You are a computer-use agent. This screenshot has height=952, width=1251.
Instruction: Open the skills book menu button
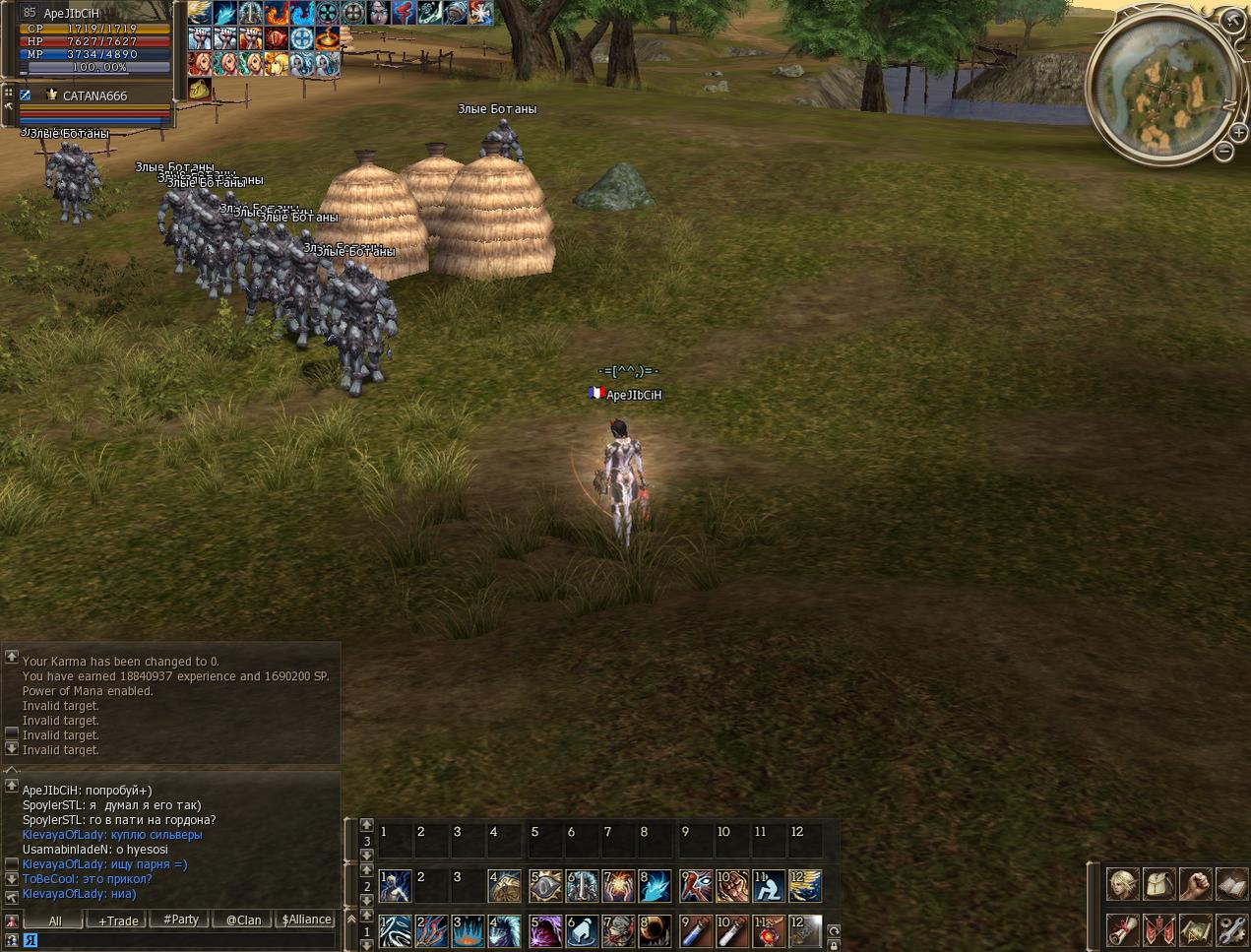pos(1231,883)
